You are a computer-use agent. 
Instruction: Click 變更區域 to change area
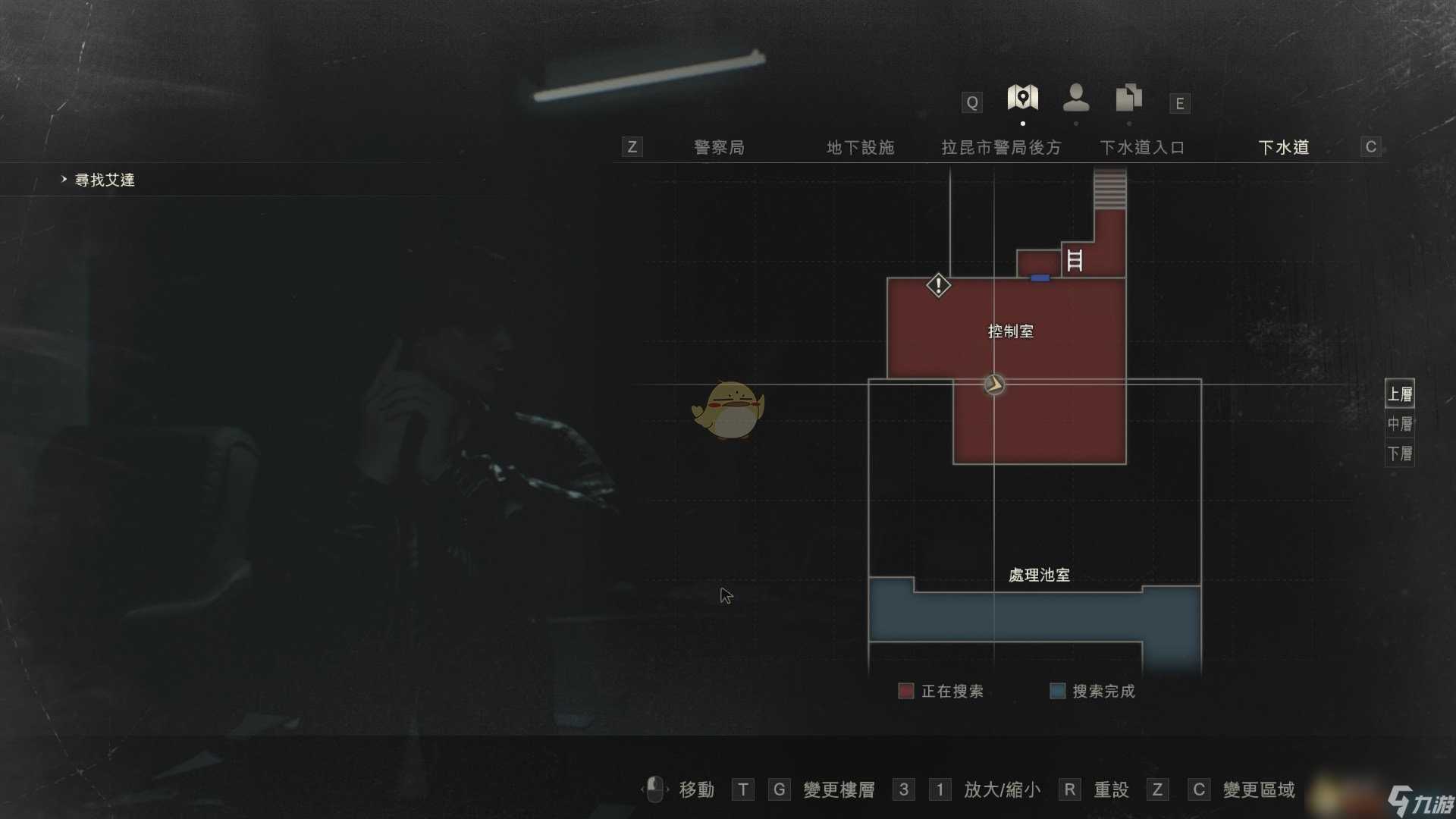click(x=1260, y=789)
